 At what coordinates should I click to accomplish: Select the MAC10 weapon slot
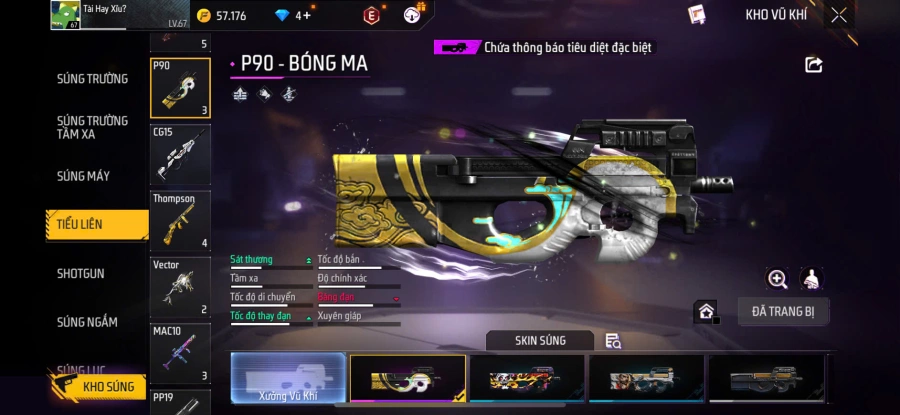[x=180, y=353]
